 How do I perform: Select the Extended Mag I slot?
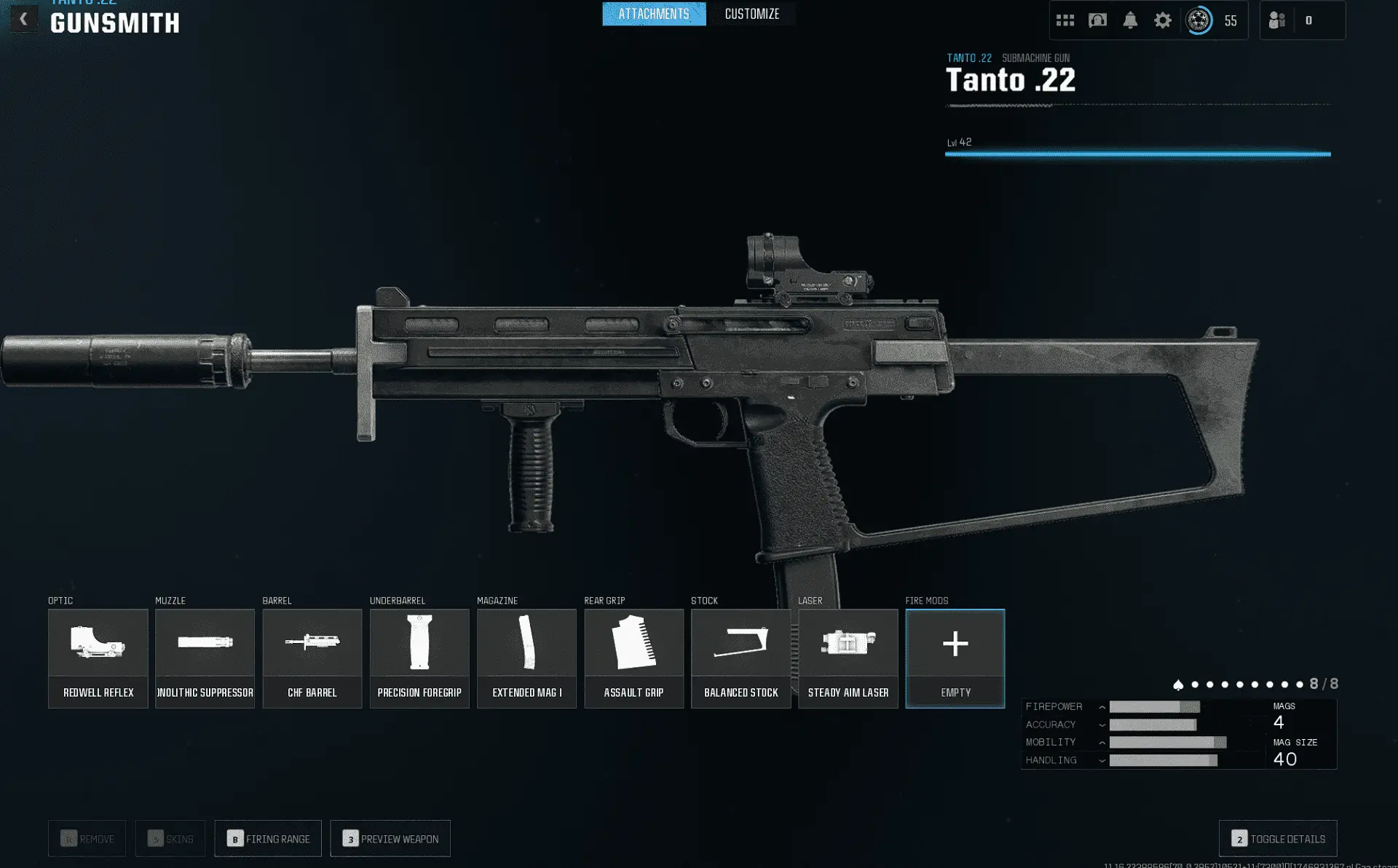[526, 658]
